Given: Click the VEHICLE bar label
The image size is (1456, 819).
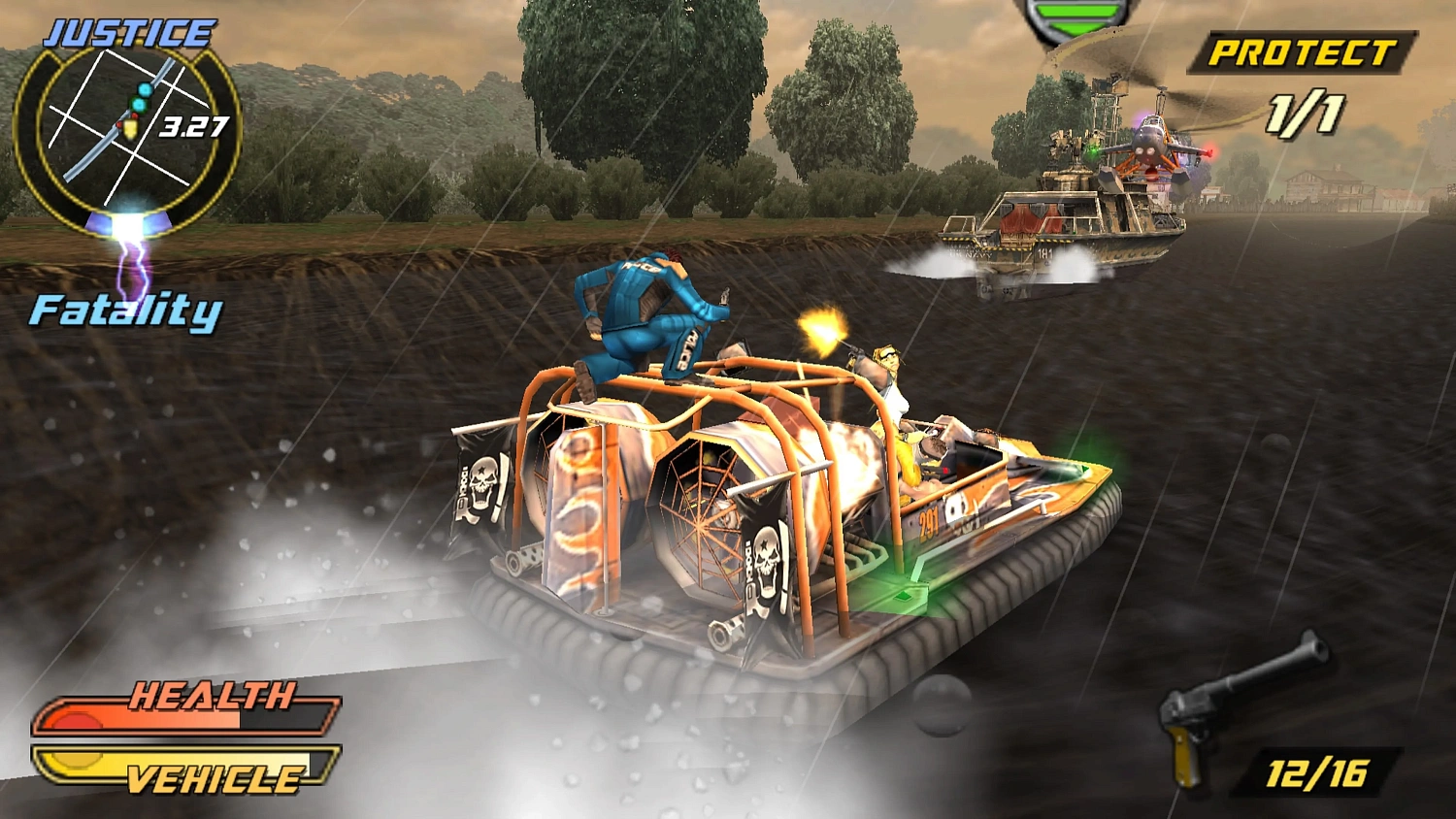Looking at the screenshot, I should [214, 776].
